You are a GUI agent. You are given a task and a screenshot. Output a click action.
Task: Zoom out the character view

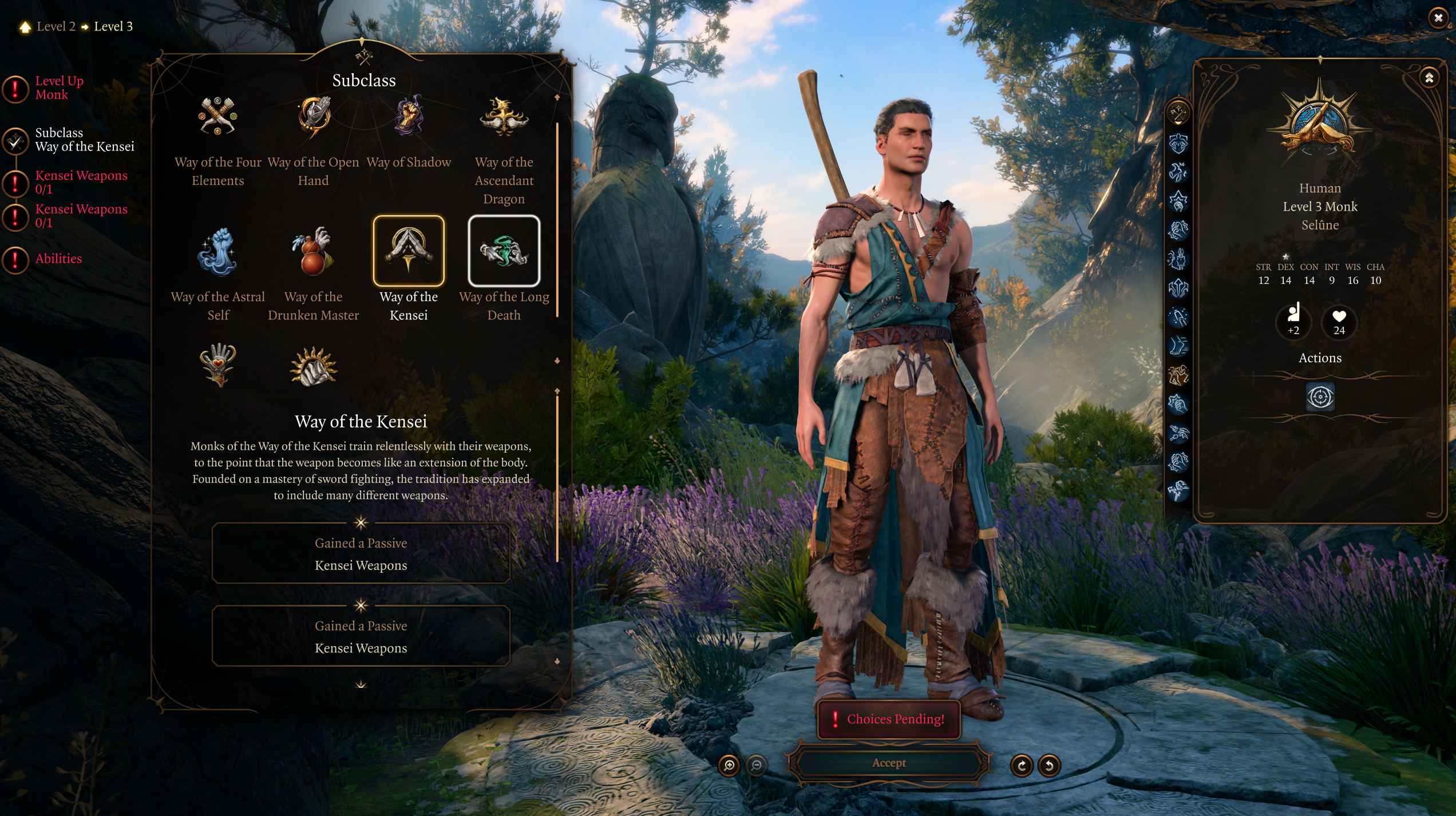pyautogui.click(x=757, y=765)
